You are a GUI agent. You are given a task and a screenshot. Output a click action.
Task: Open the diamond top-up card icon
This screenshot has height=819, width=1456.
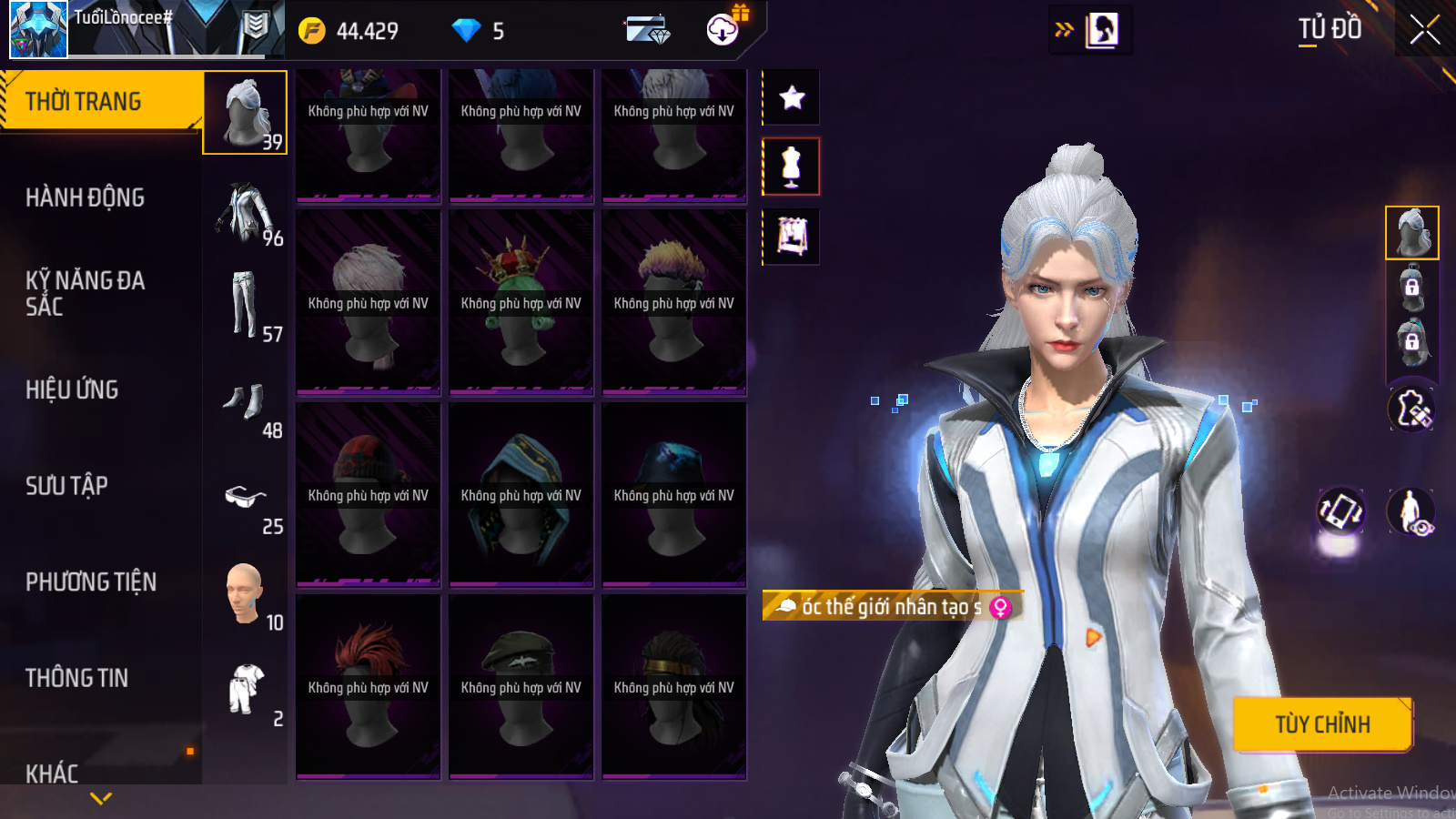tap(647, 30)
